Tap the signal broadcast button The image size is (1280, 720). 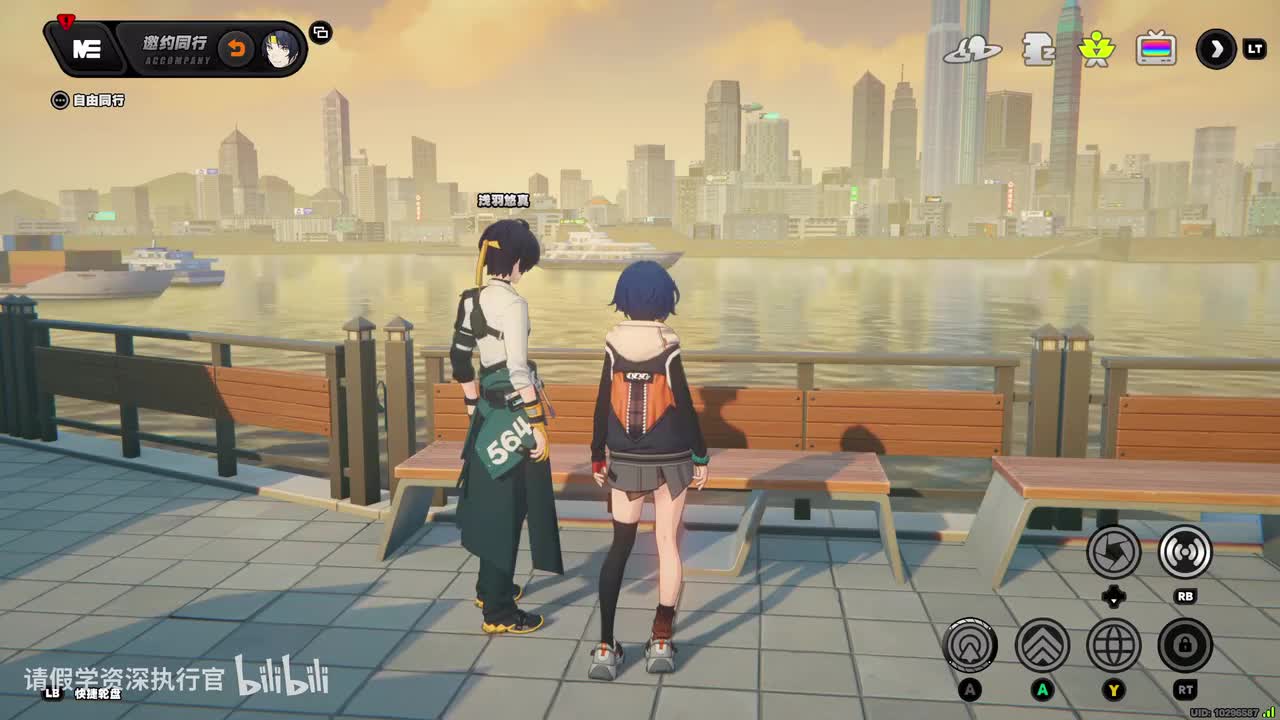(x=1185, y=551)
